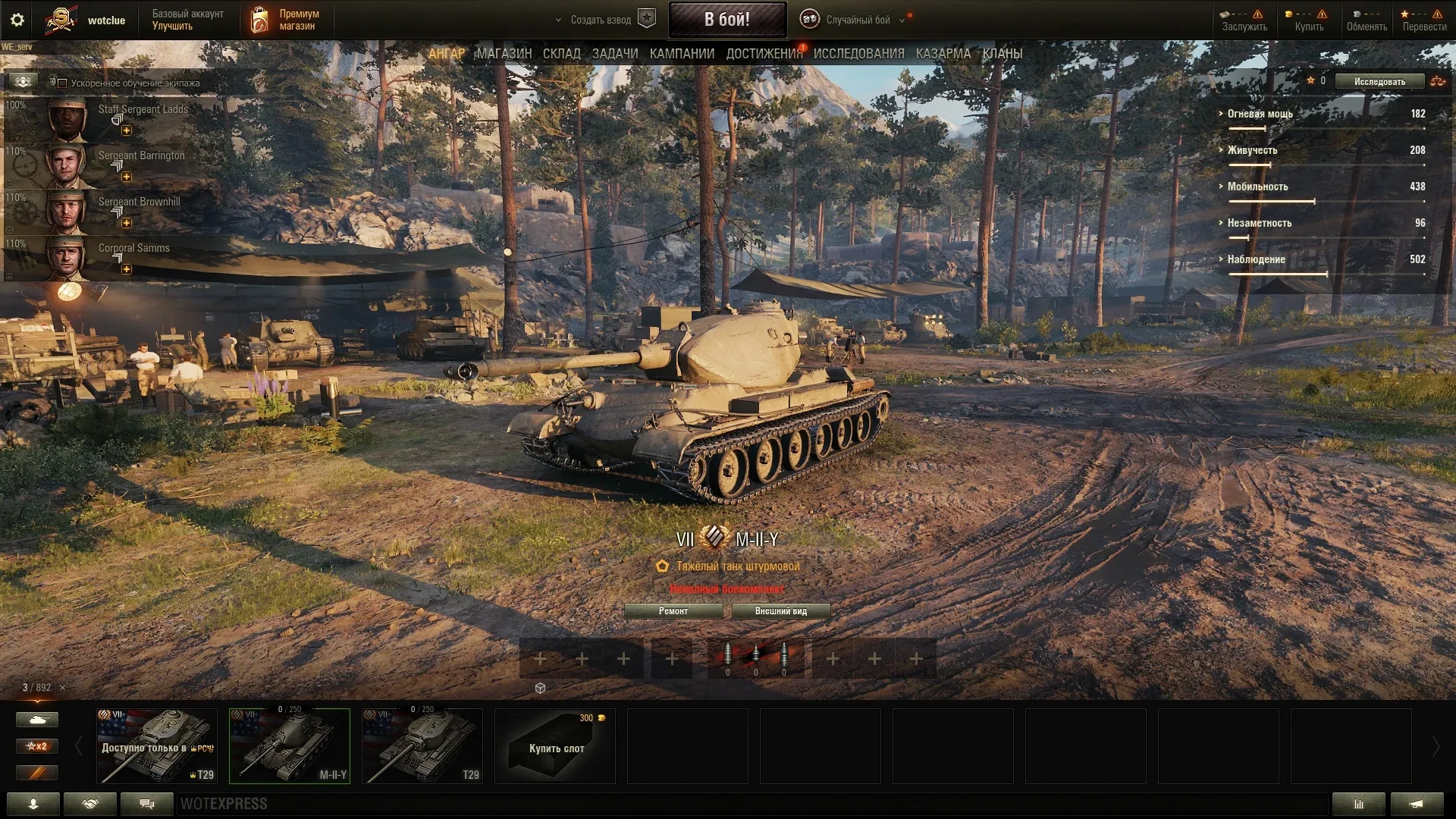Viewport: 1456px width, 819px height.
Task: Click the Ремонт button
Action: click(673, 611)
